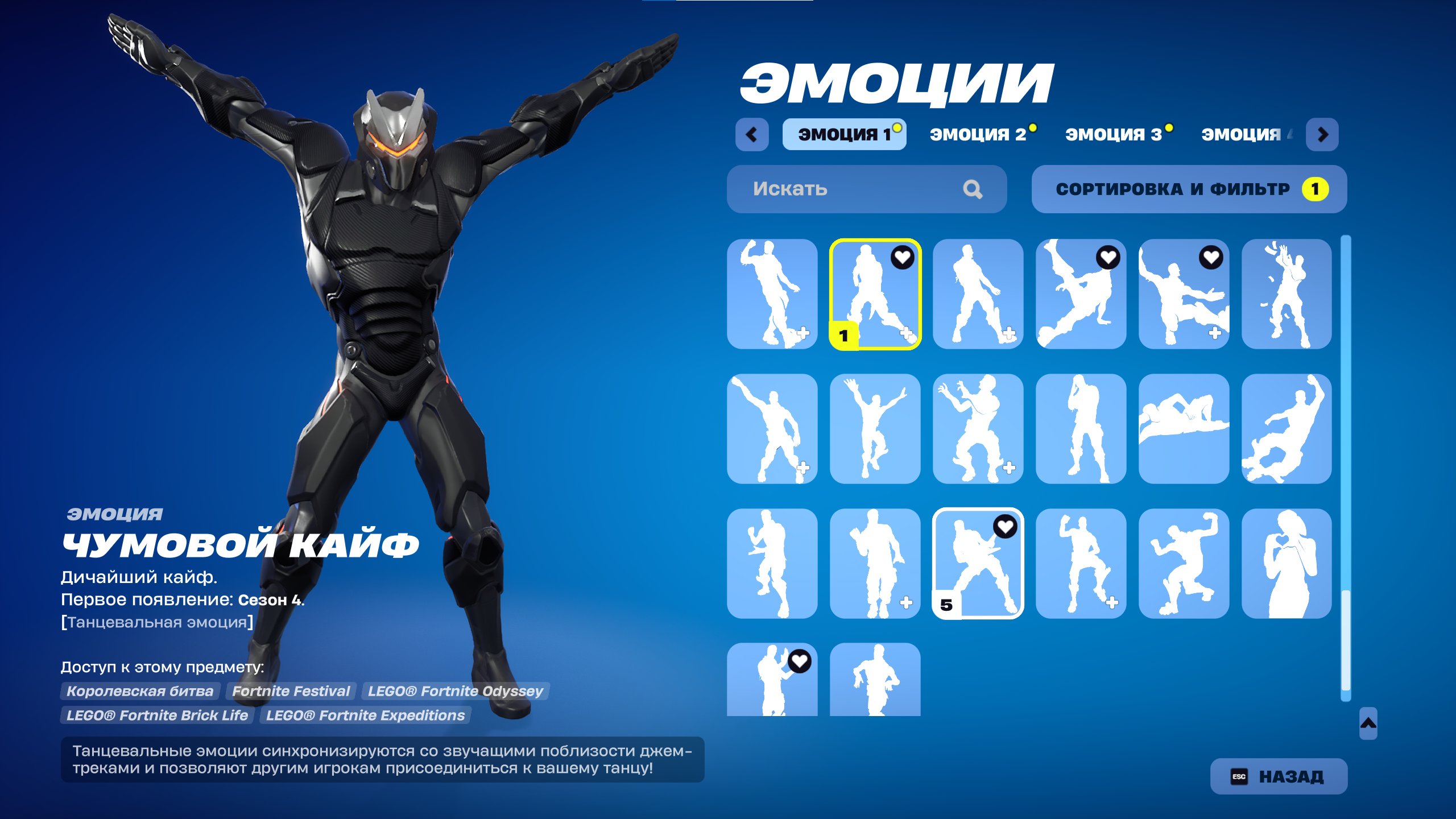Toggle the heart on the bottom-left emote tile
The height and width of the screenshot is (819, 1456).
click(x=800, y=662)
